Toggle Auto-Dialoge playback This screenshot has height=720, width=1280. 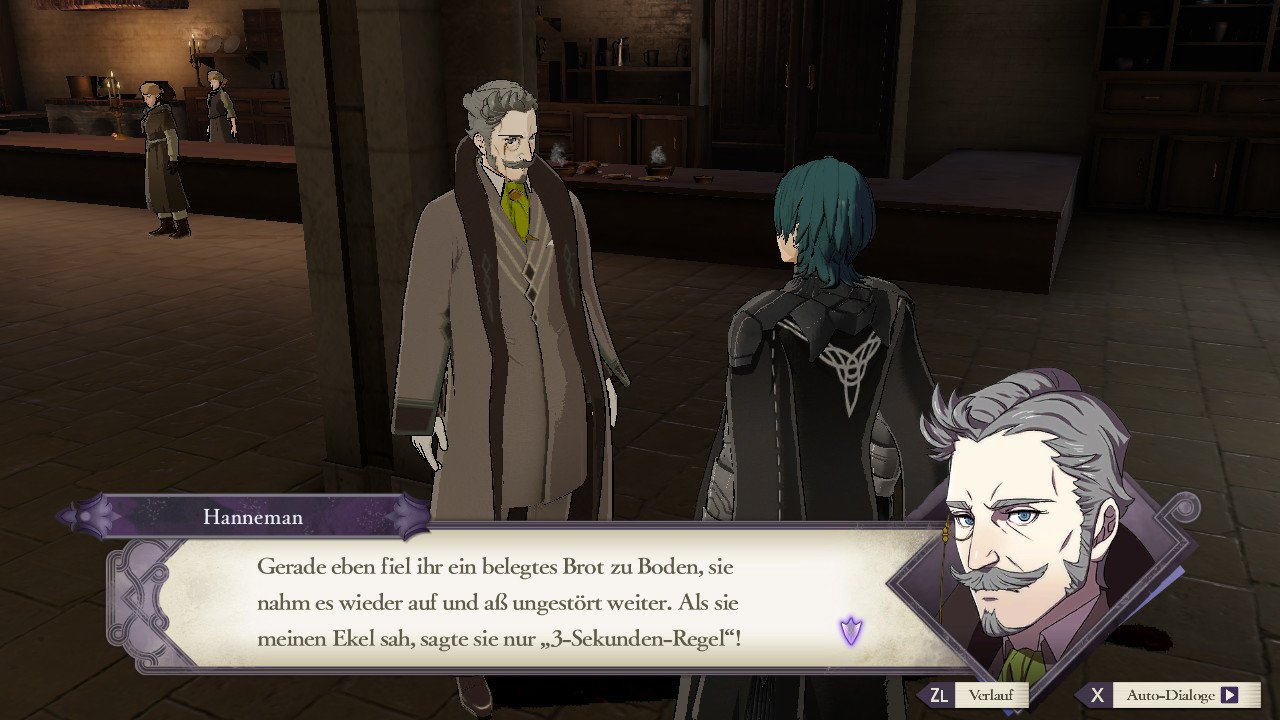point(1170,695)
